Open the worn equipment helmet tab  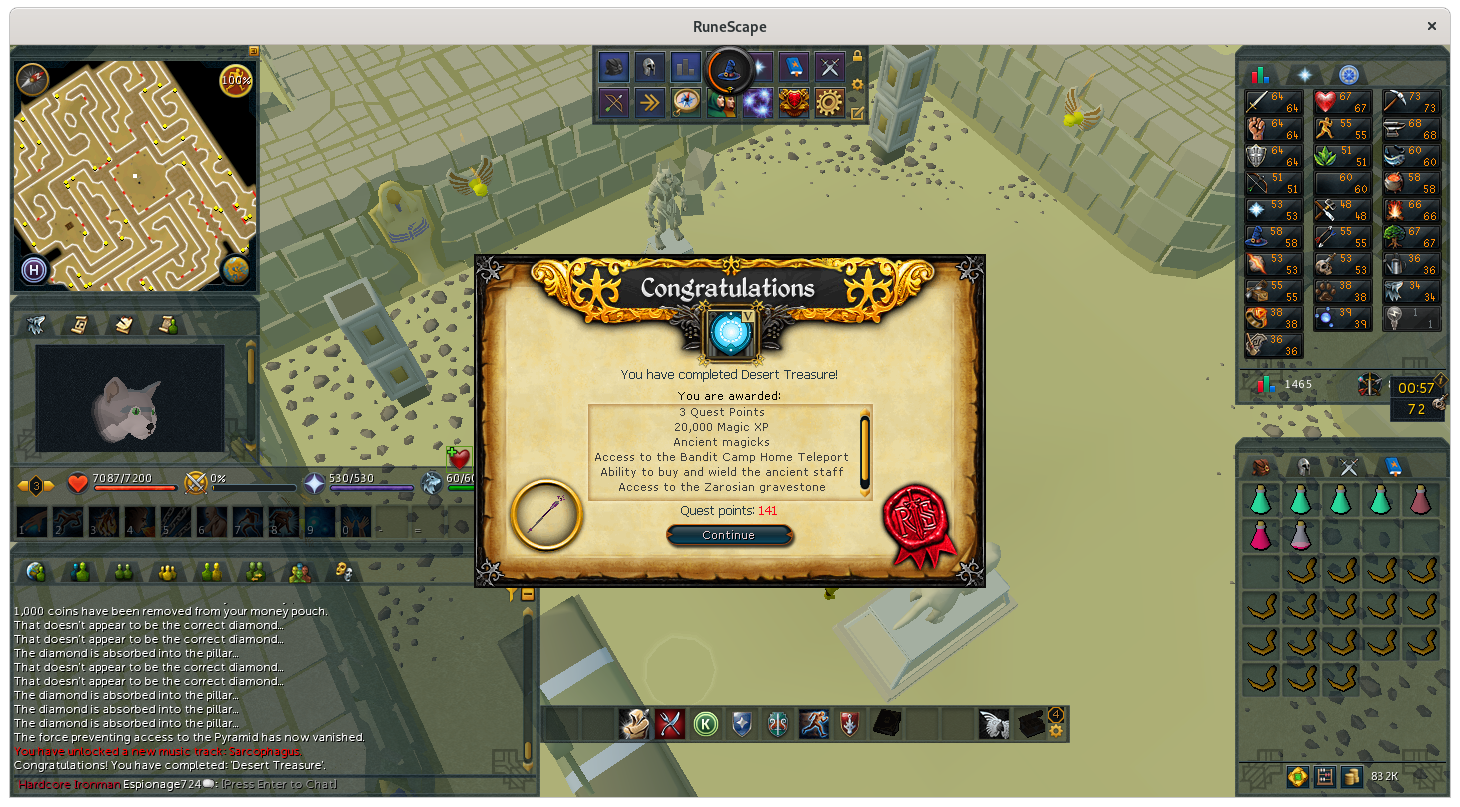(1304, 466)
